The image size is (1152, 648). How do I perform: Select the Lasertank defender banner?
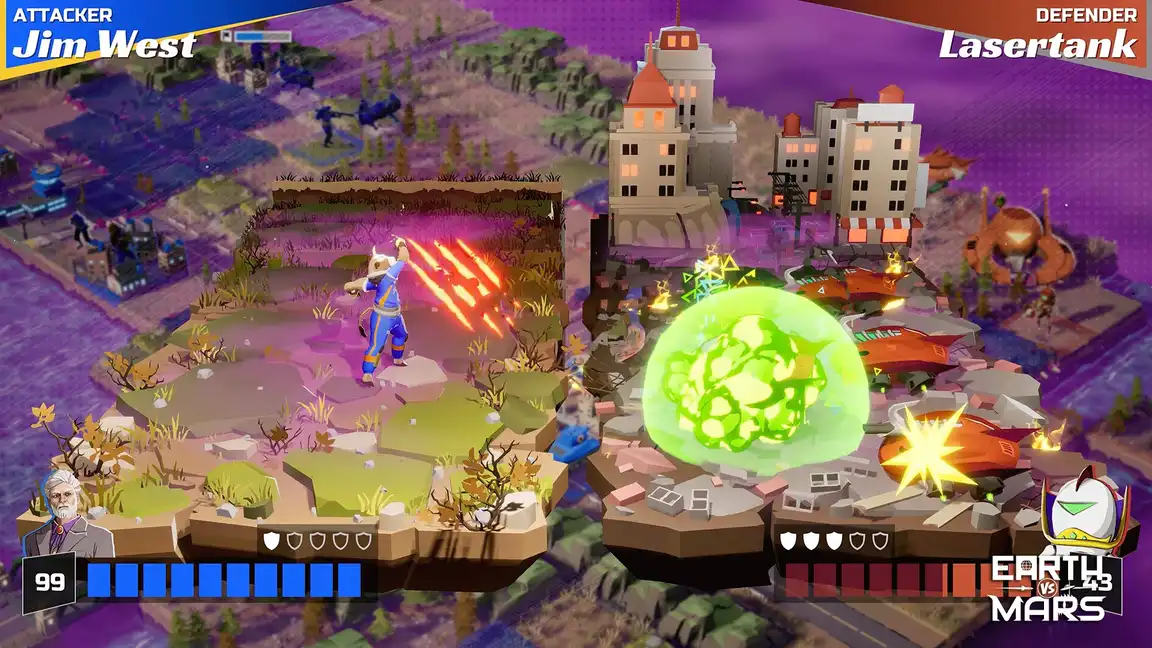click(1038, 35)
